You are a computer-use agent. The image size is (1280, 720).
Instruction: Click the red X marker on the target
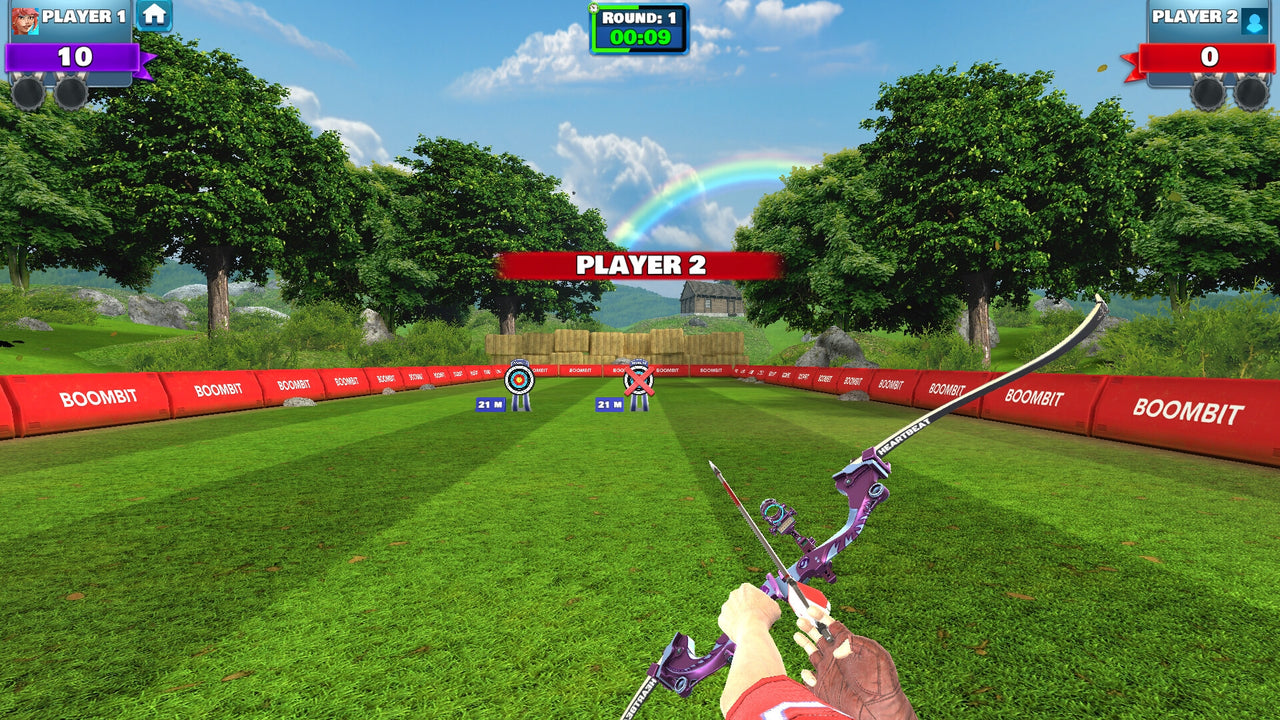(x=639, y=380)
